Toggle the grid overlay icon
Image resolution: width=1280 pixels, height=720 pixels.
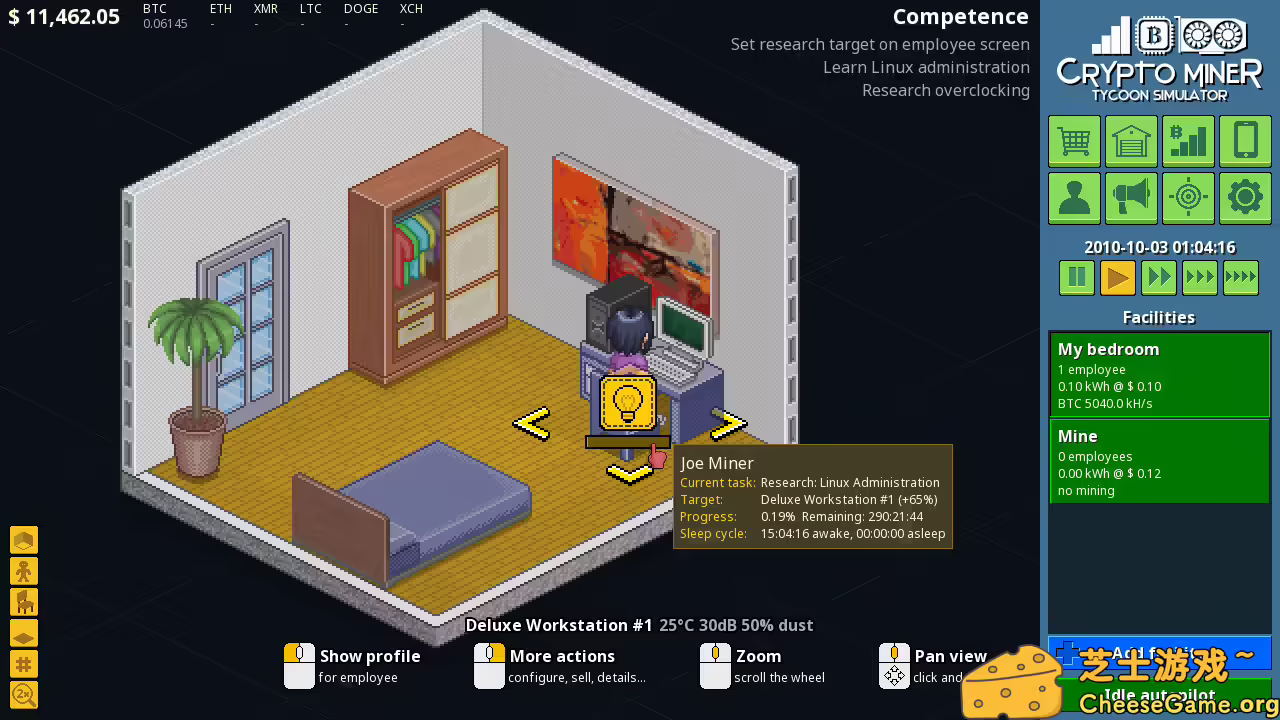click(x=24, y=663)
